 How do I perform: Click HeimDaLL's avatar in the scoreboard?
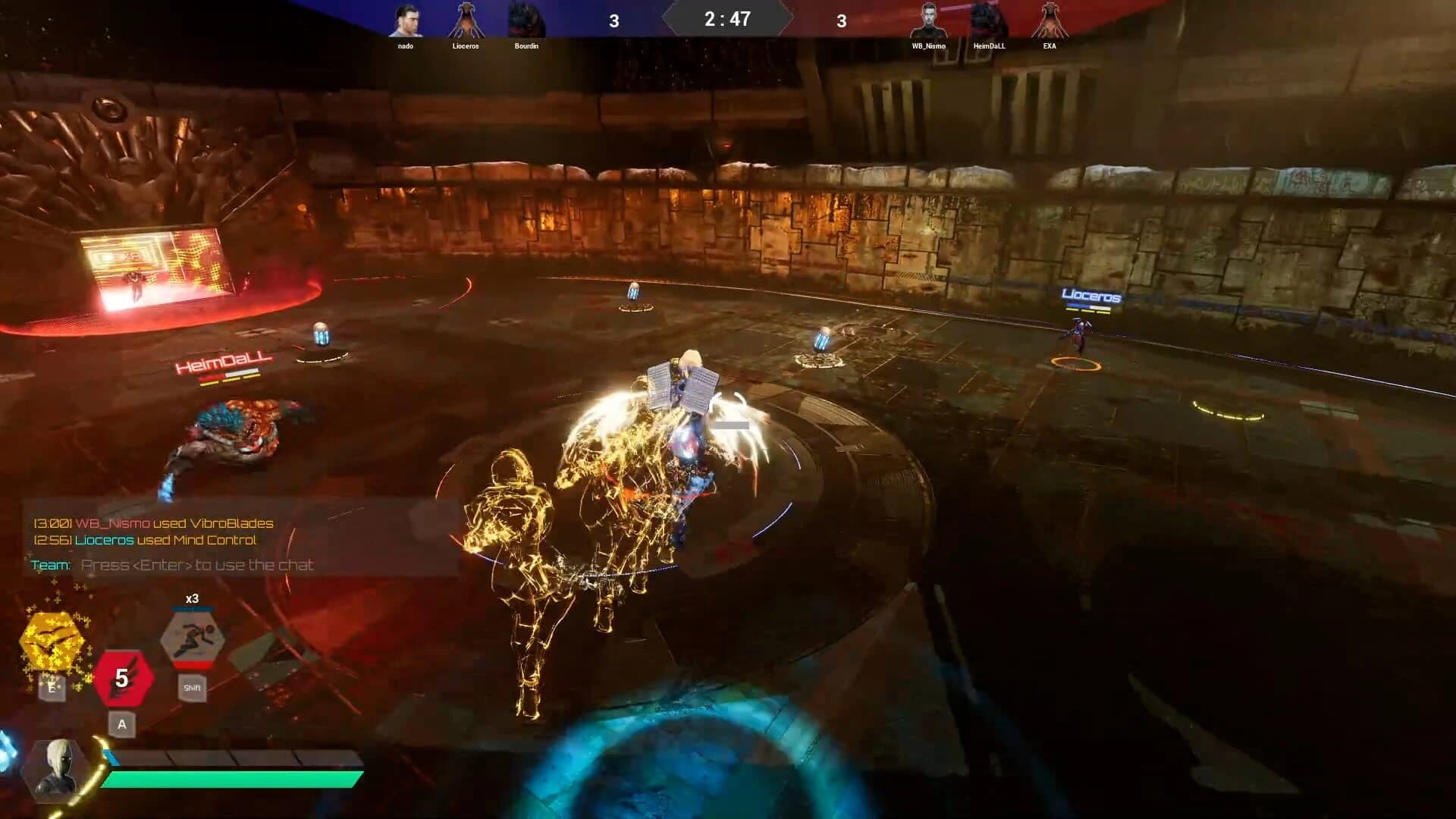pyautogui.click(x=990, y=20)
